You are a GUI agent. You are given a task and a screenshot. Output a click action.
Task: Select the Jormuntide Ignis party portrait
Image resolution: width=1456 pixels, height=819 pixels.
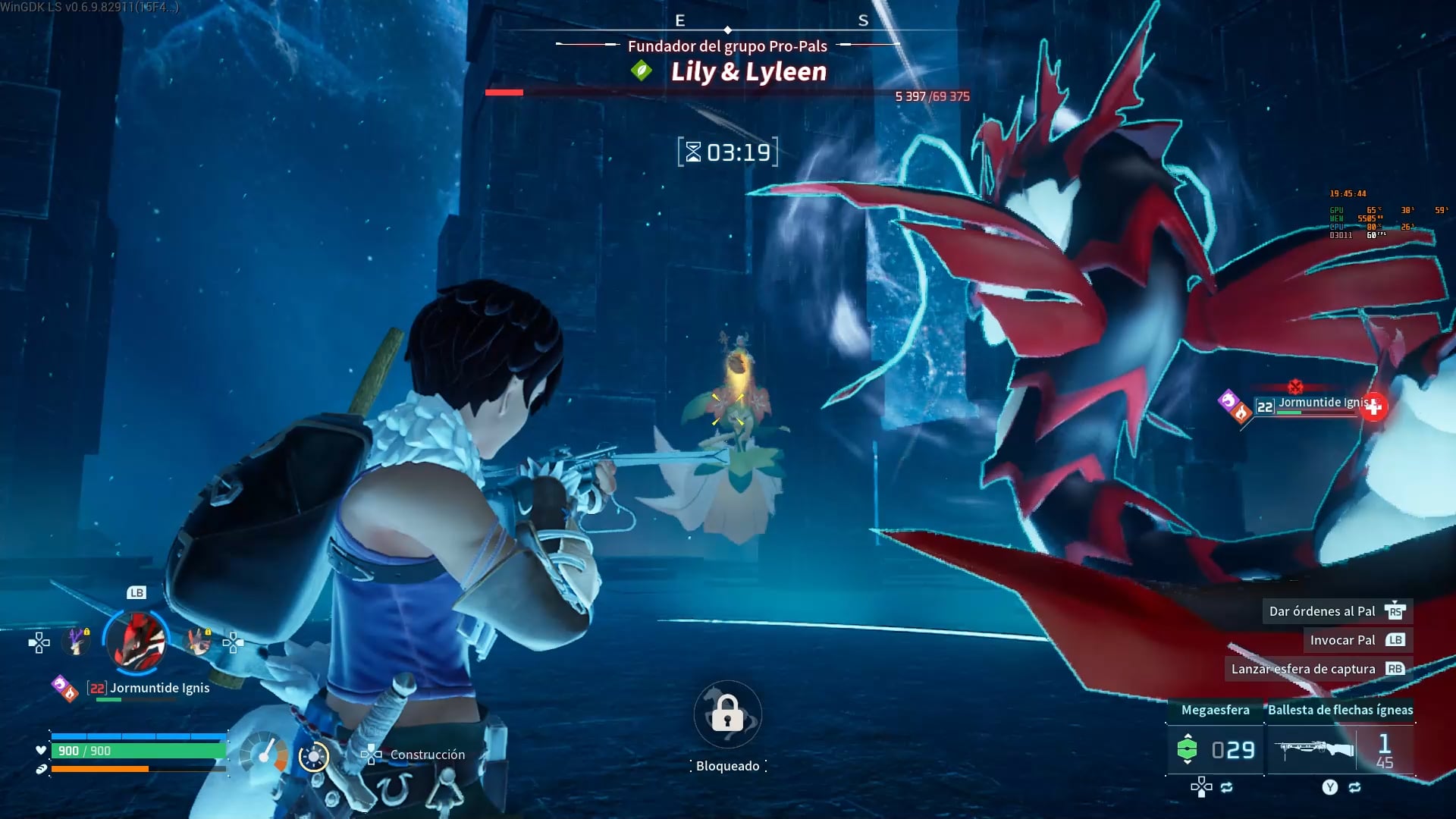136,642
